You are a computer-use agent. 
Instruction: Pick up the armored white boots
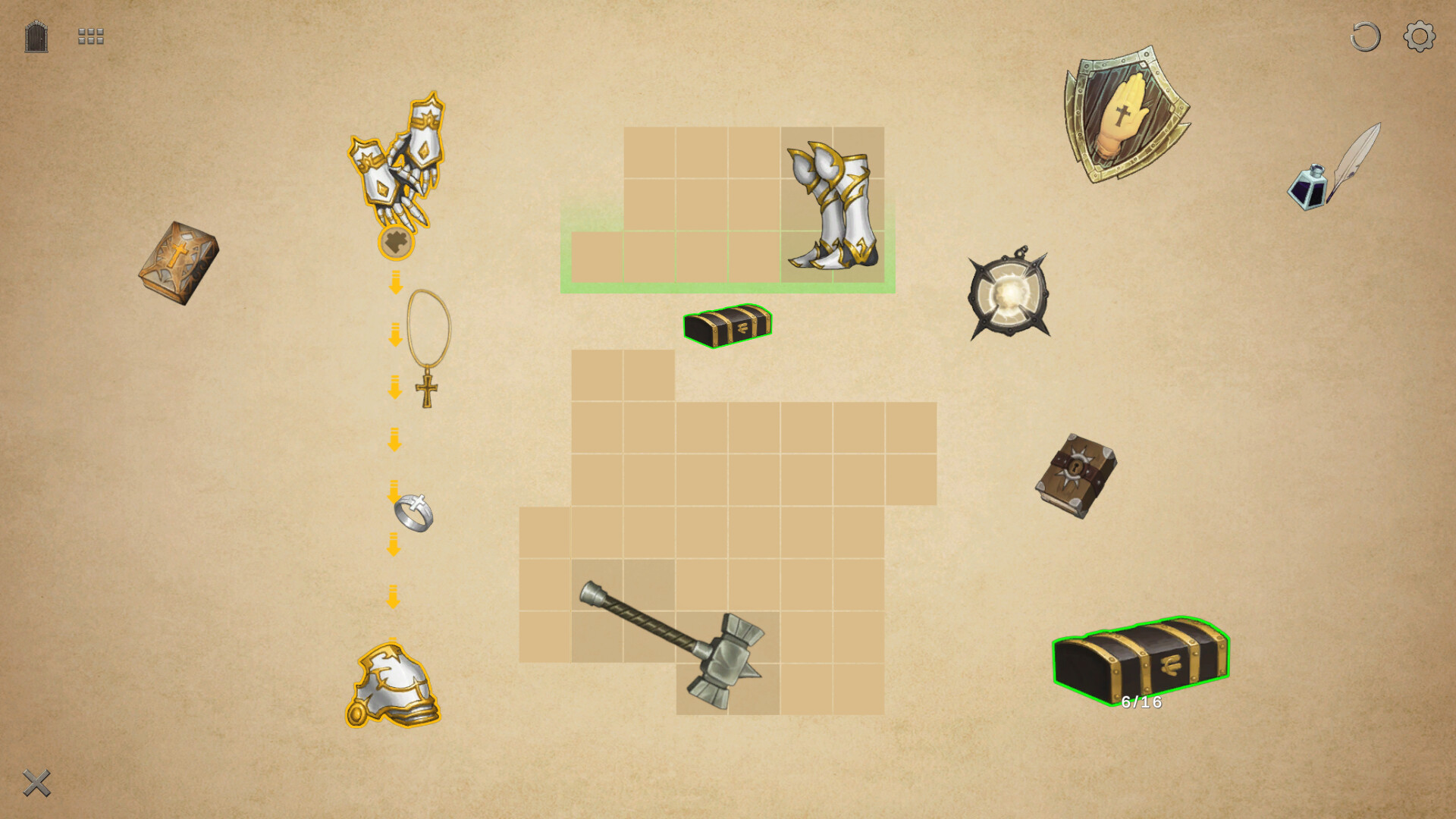833,205
